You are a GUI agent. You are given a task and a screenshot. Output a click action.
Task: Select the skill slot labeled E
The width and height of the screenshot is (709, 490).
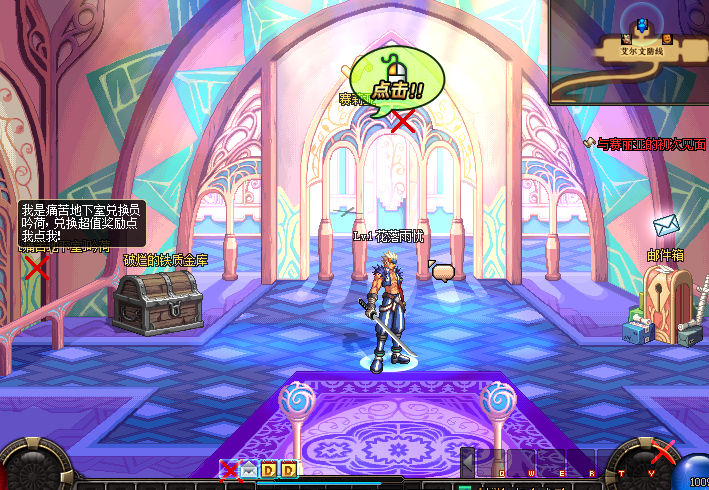[x=552, y=463]
